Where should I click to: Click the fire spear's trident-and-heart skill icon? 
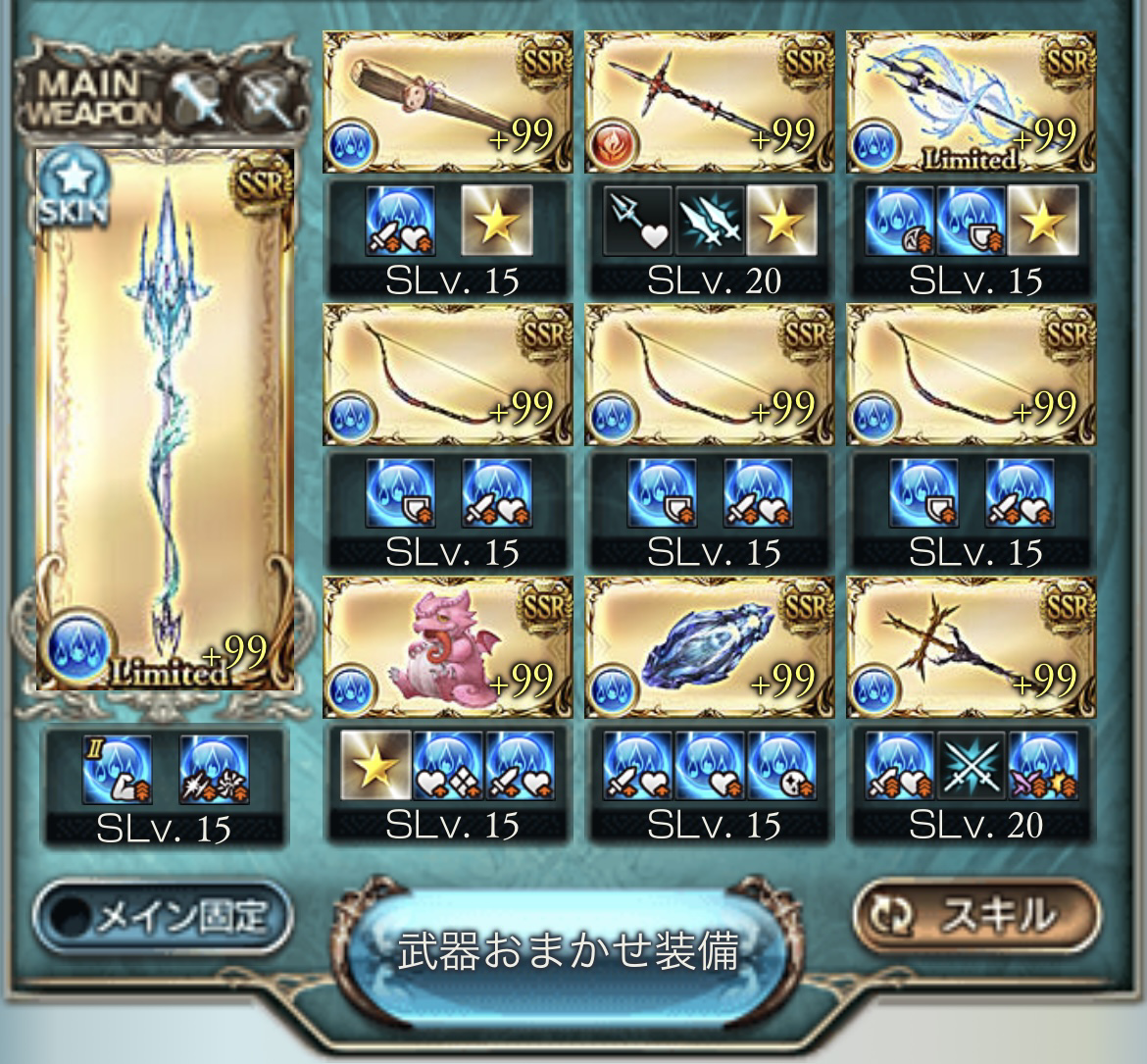coord(636,220)
